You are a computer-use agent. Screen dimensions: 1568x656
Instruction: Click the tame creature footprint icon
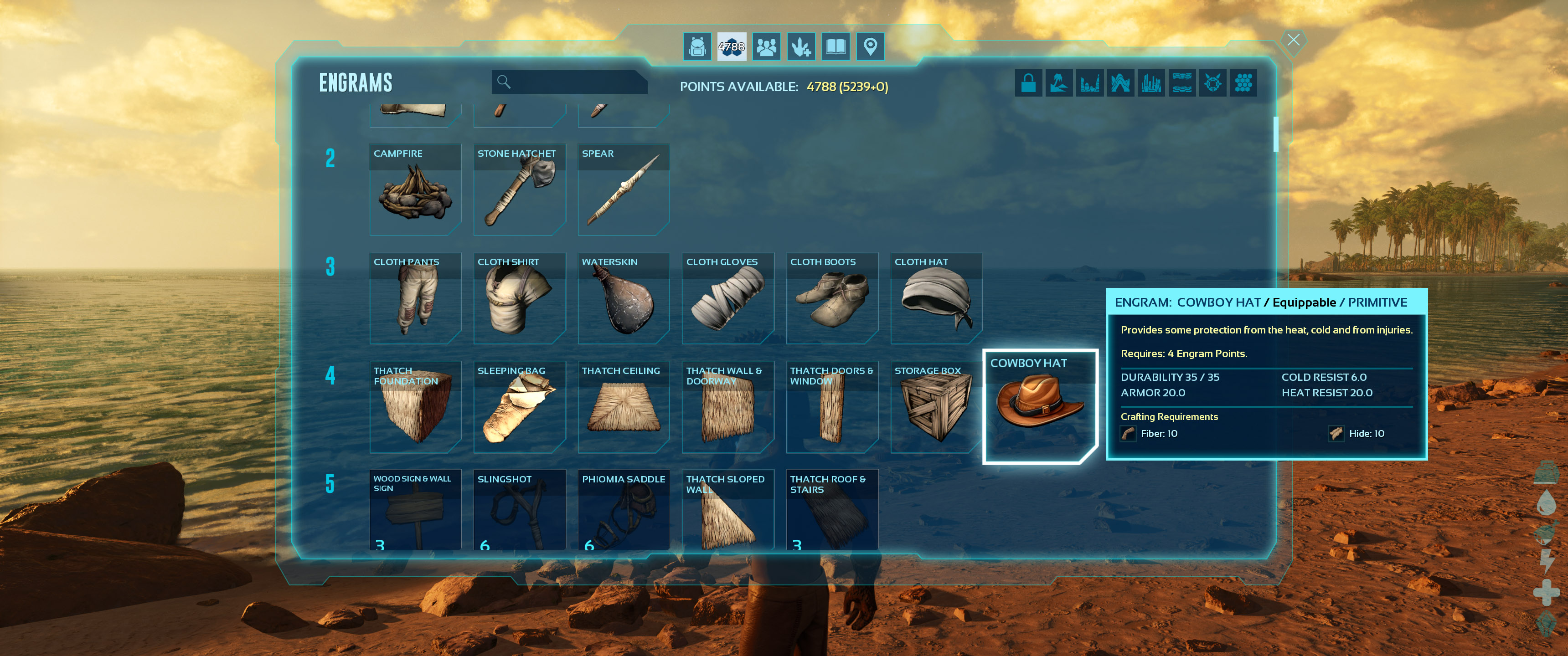[x=801, y=46]
